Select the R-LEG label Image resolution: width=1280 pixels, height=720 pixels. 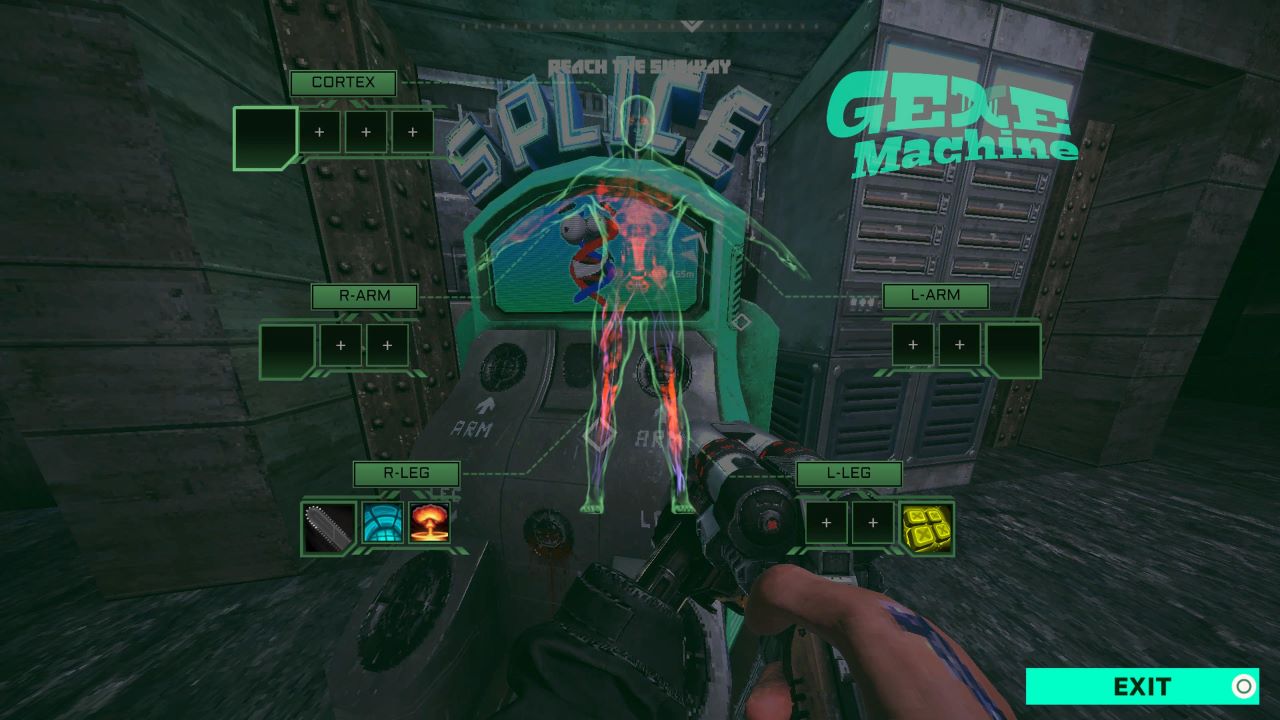pos(406,473)
